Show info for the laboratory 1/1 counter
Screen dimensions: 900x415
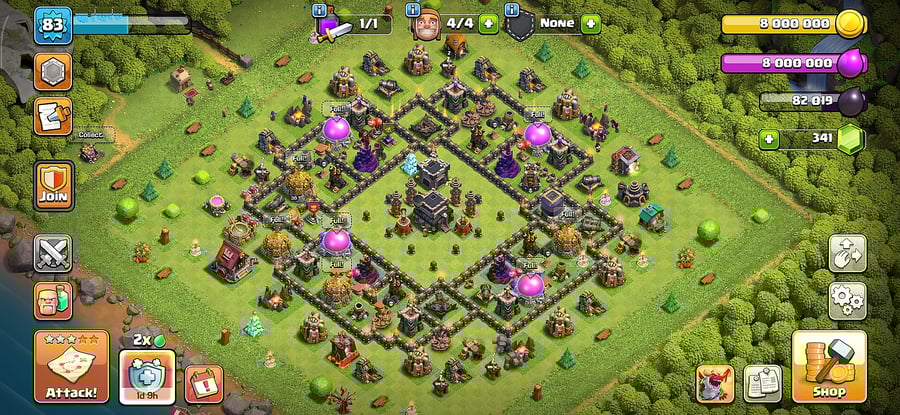click(x=320, y=11)
